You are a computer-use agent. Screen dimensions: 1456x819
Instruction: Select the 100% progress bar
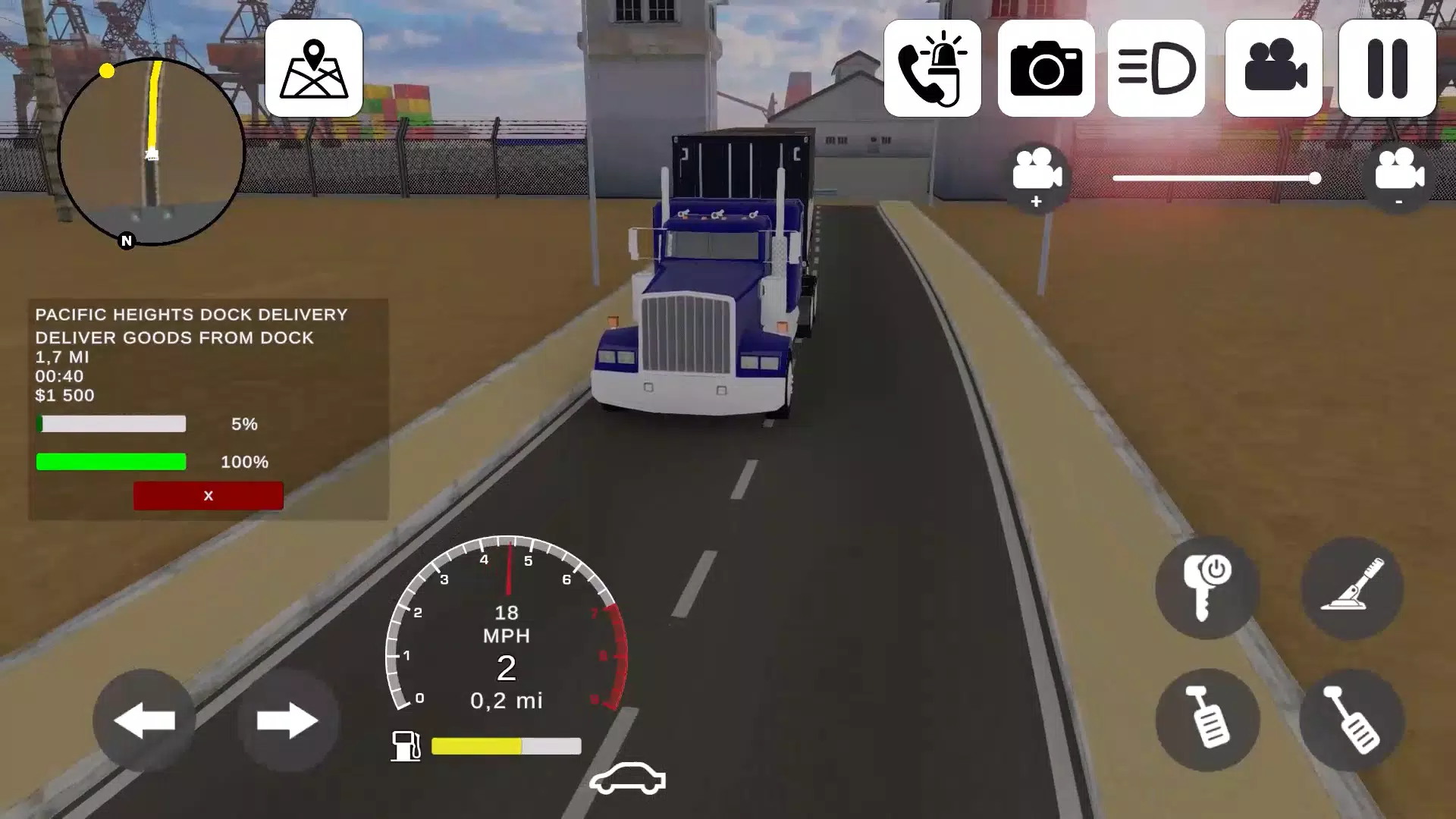pos(111,461)
